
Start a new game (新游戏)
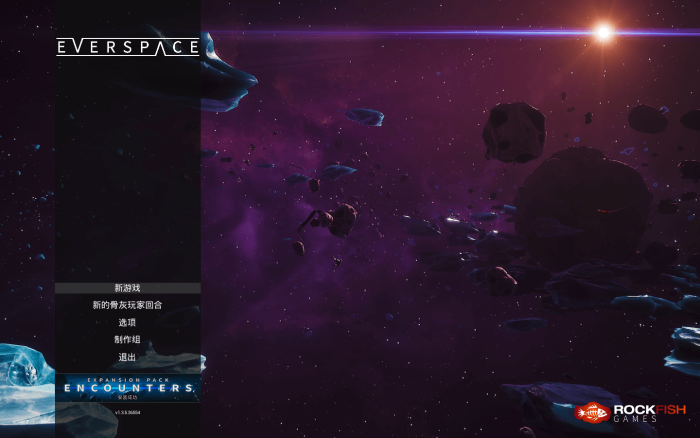127,288
